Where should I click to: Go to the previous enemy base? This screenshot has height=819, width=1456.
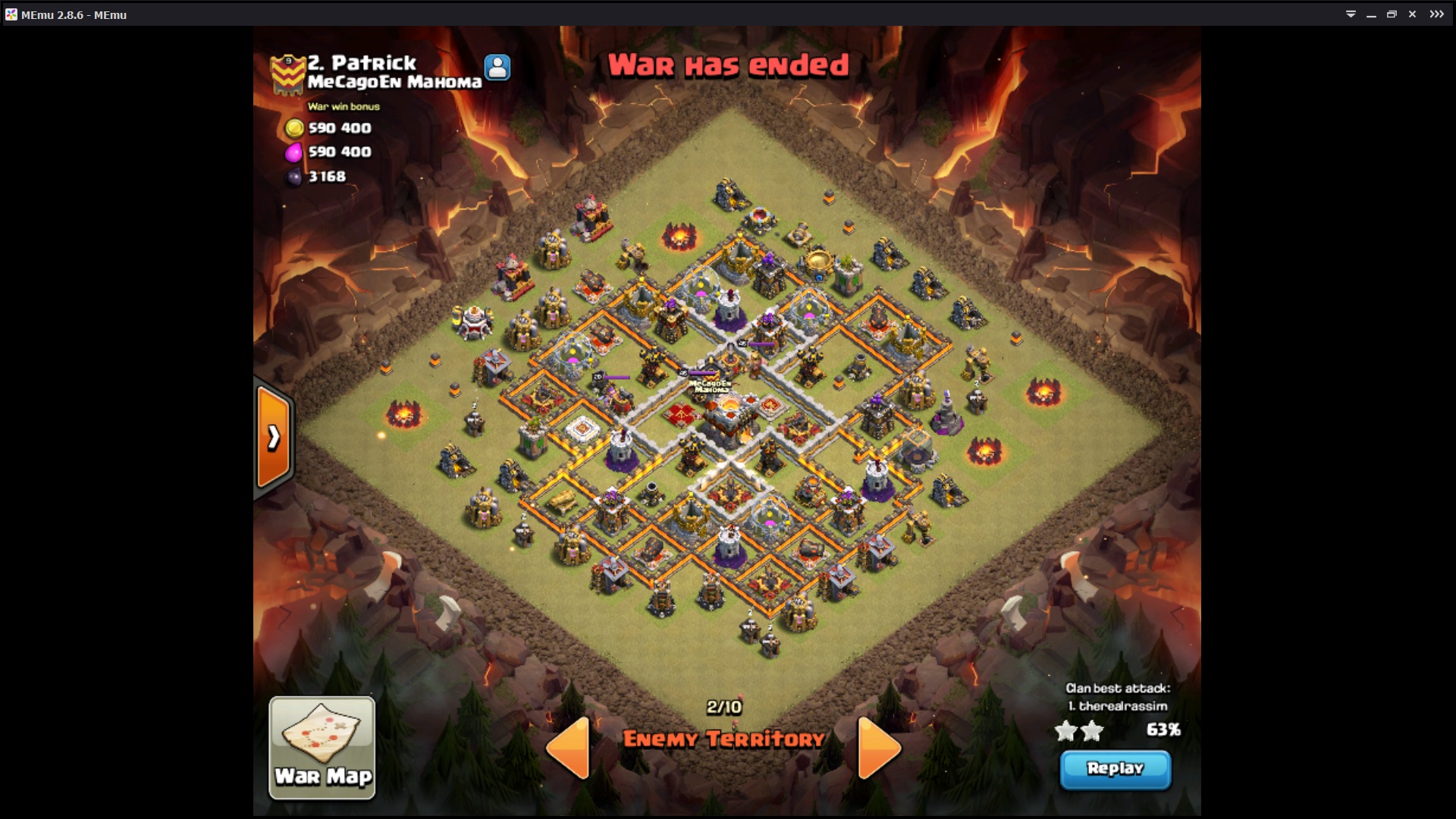(569, 747)
